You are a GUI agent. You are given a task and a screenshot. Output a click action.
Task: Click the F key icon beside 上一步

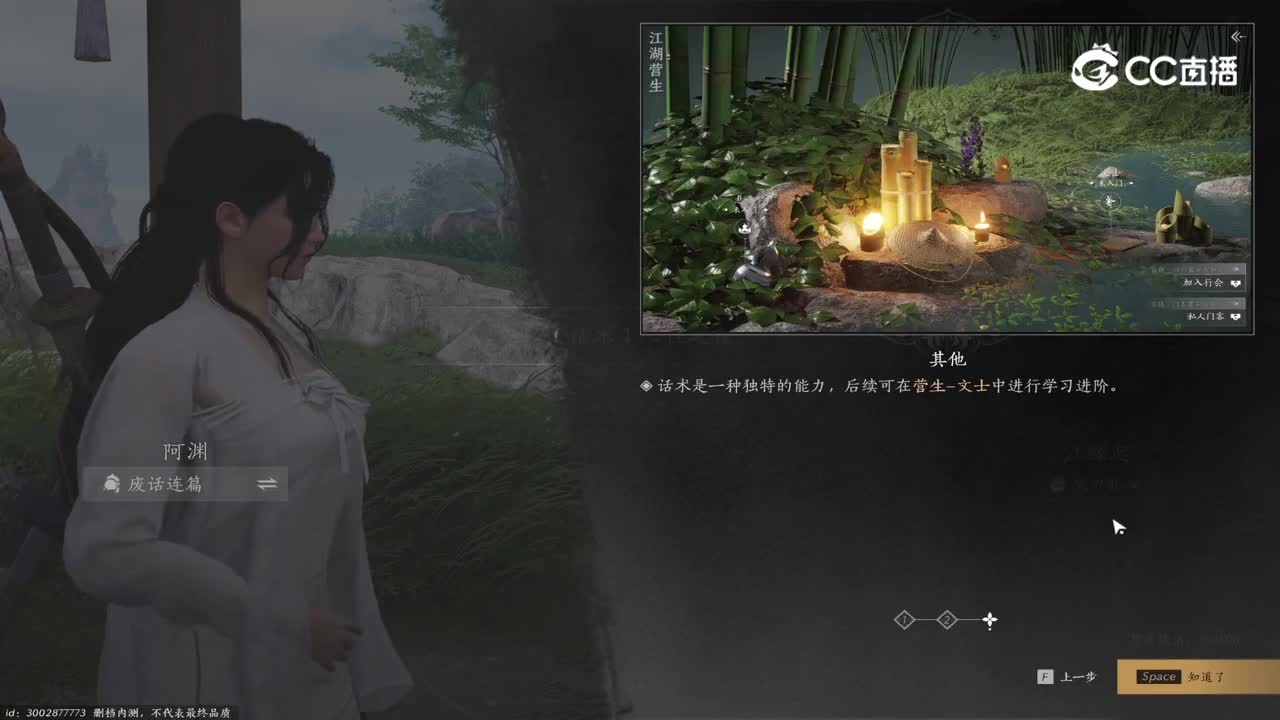point(1046,677)
